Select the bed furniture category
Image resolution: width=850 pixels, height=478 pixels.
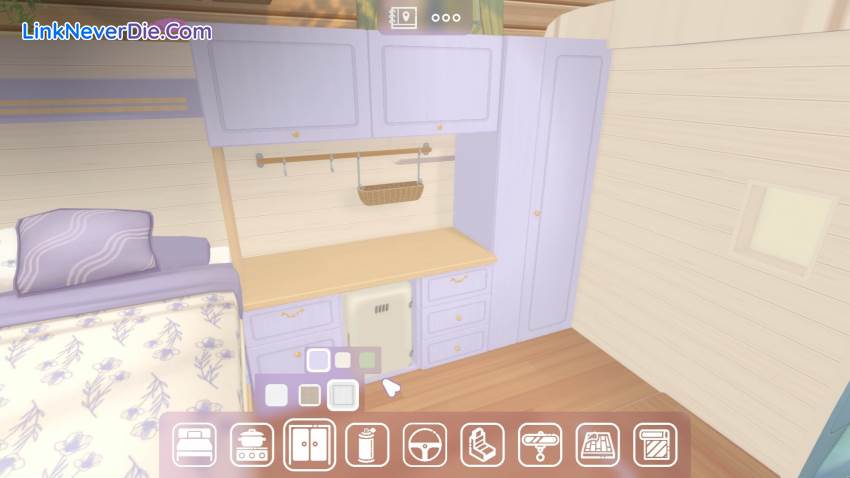point(195,445)
